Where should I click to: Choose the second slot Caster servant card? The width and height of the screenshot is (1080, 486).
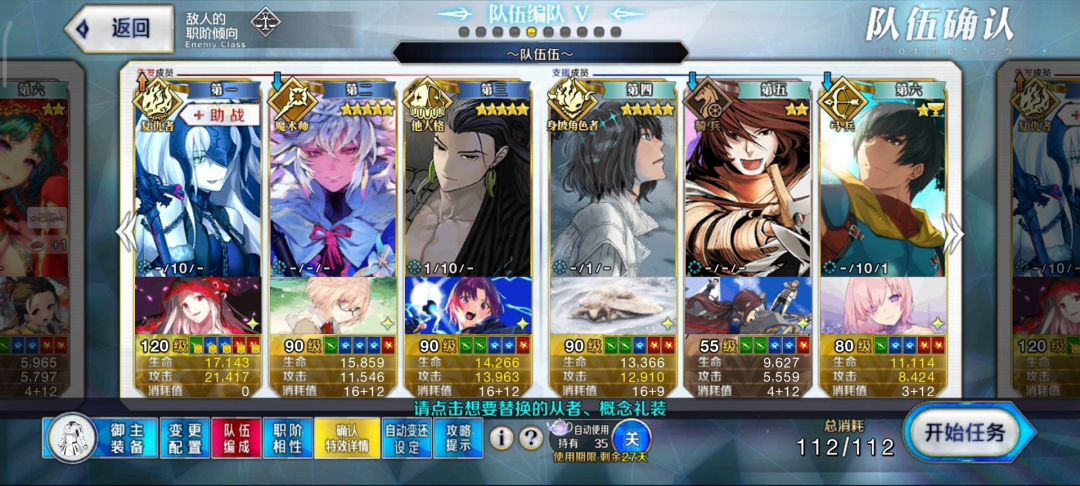click(333, 190)
